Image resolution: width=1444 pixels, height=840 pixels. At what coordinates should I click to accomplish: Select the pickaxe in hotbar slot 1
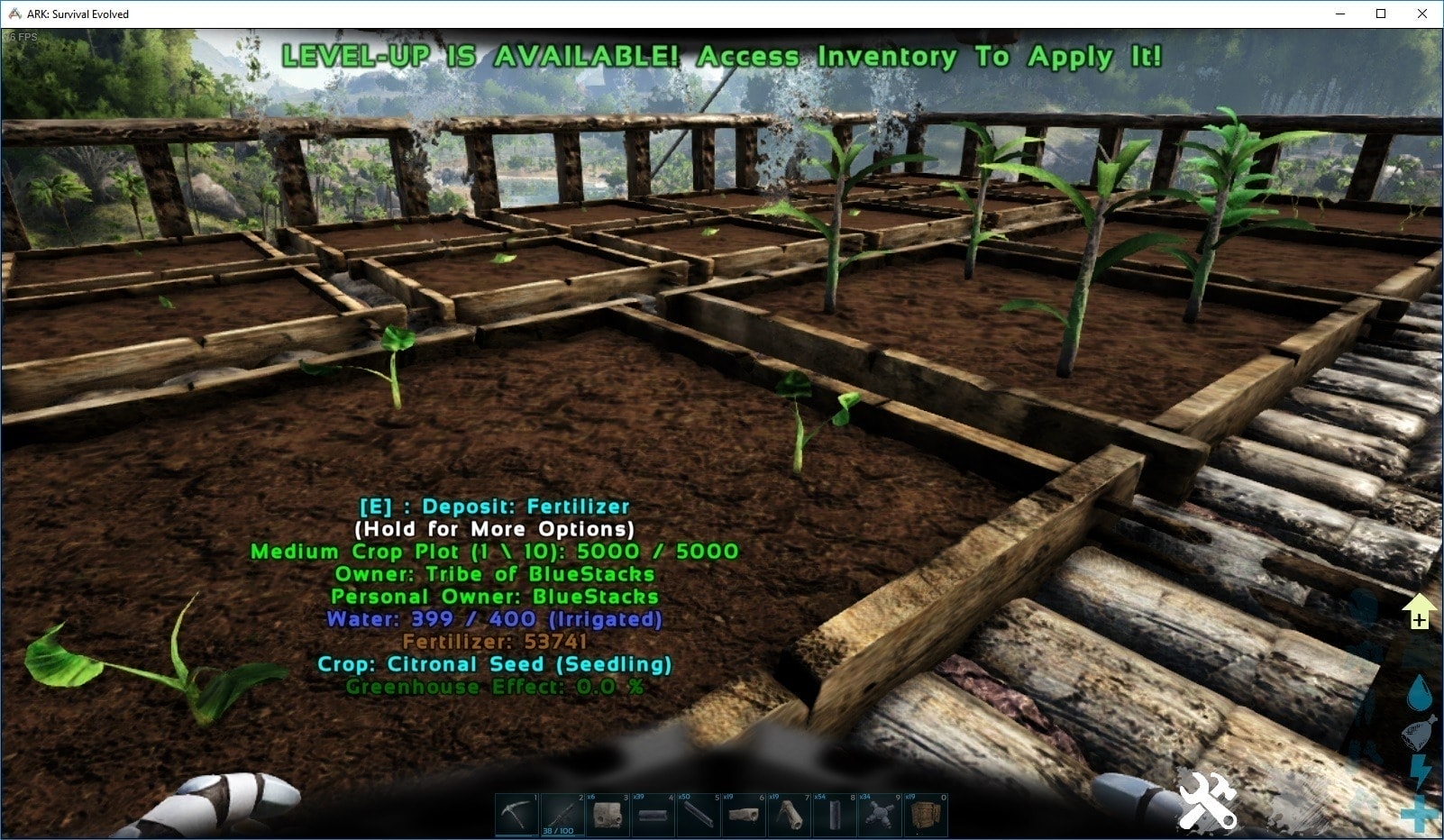point(517,815)
